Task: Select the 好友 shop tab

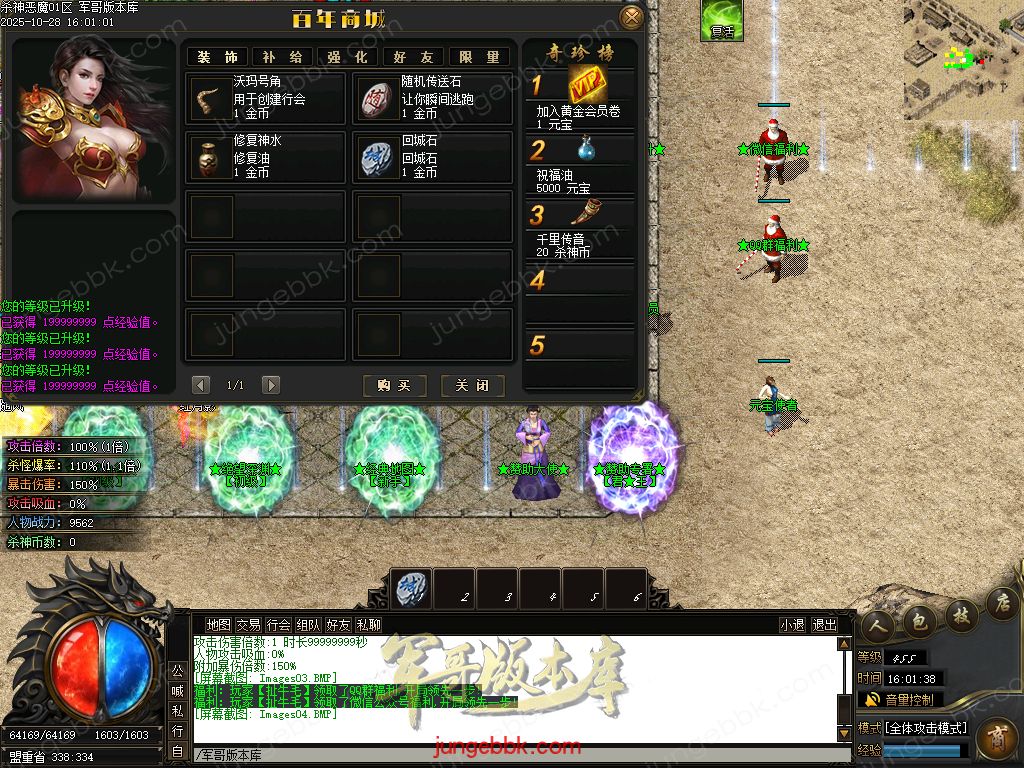Action: (x=413, y=57)
